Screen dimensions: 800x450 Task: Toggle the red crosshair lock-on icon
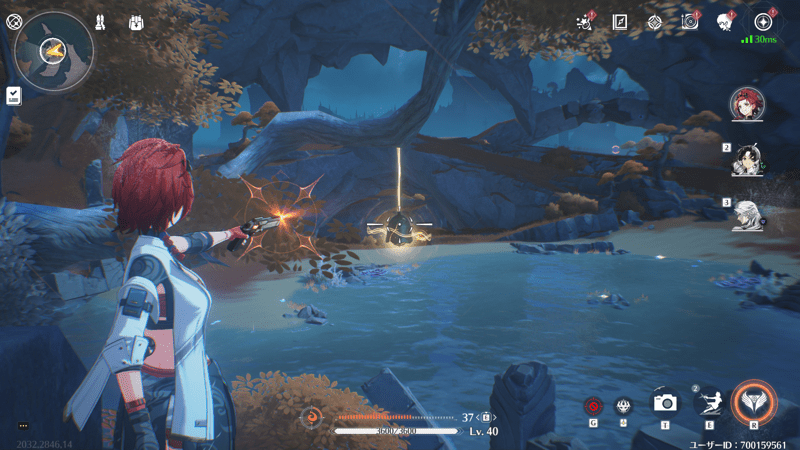[594, 406]
